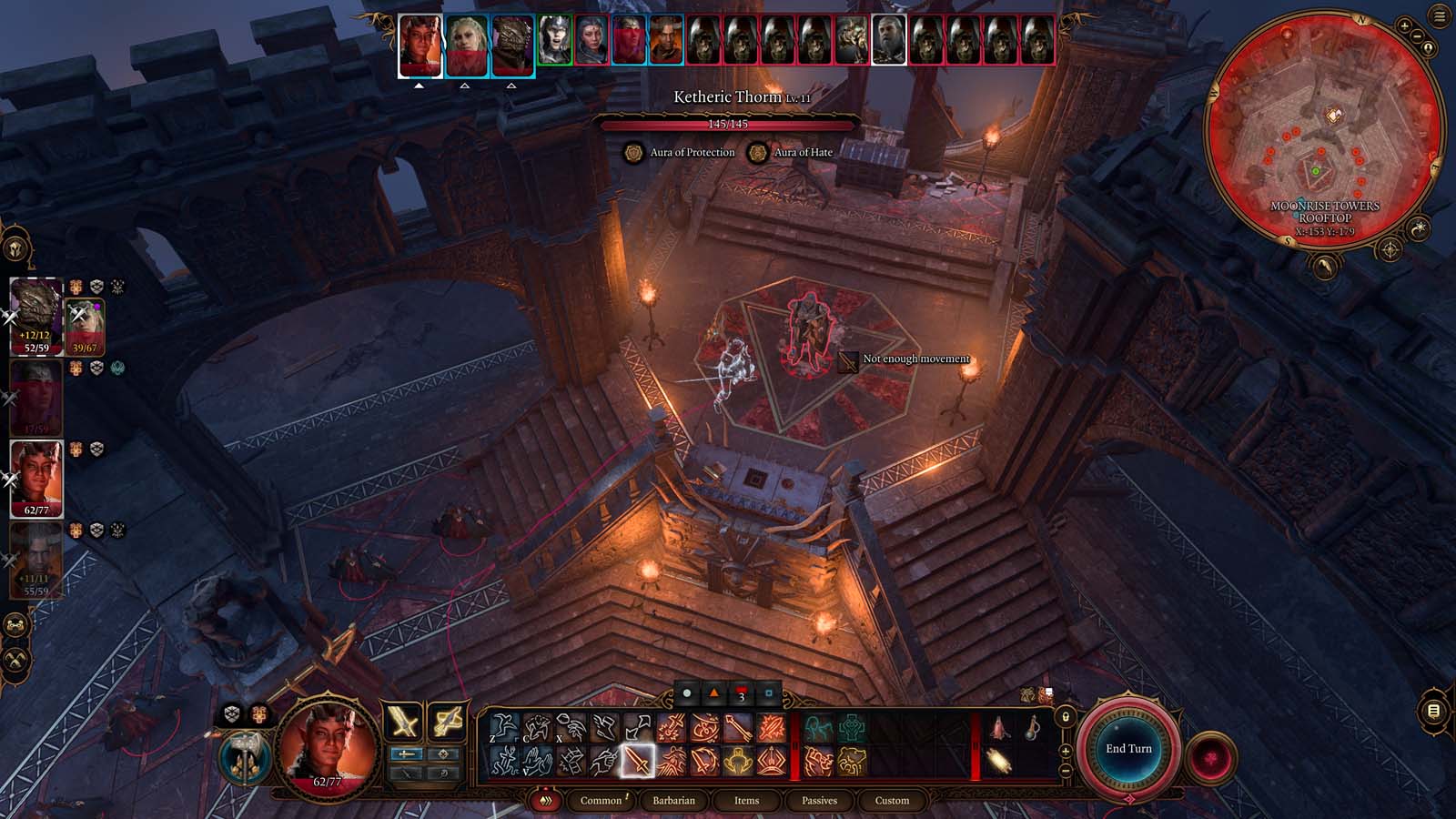This screenshot has height=819, width=1456.
Task: Toggle the melee weapon set icon
Action: tap(403, 723)
